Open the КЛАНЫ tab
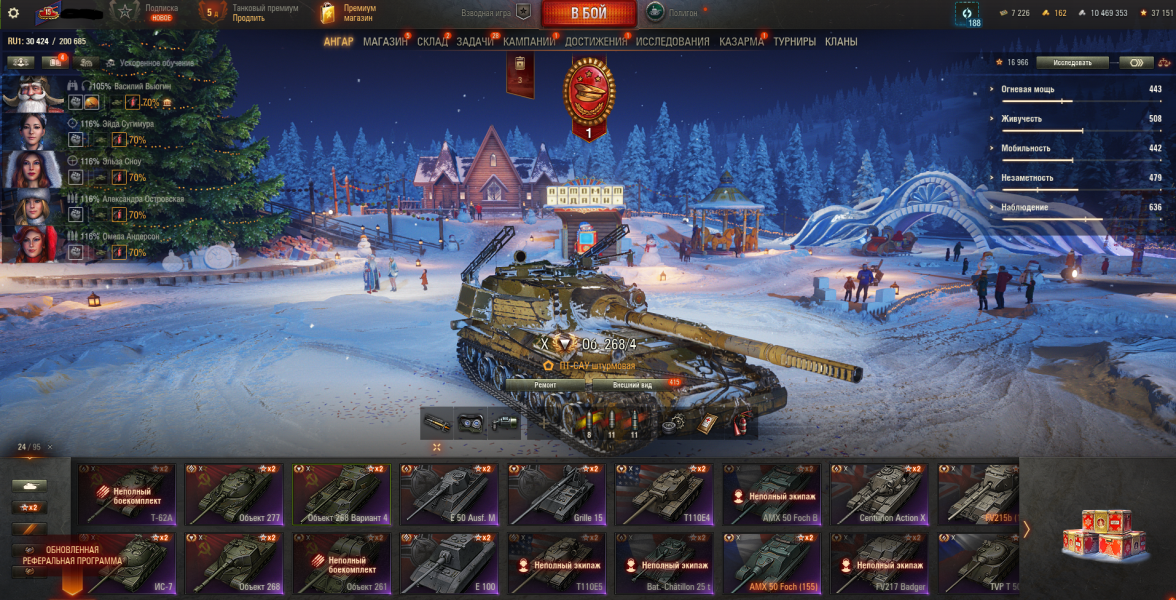 840,42
